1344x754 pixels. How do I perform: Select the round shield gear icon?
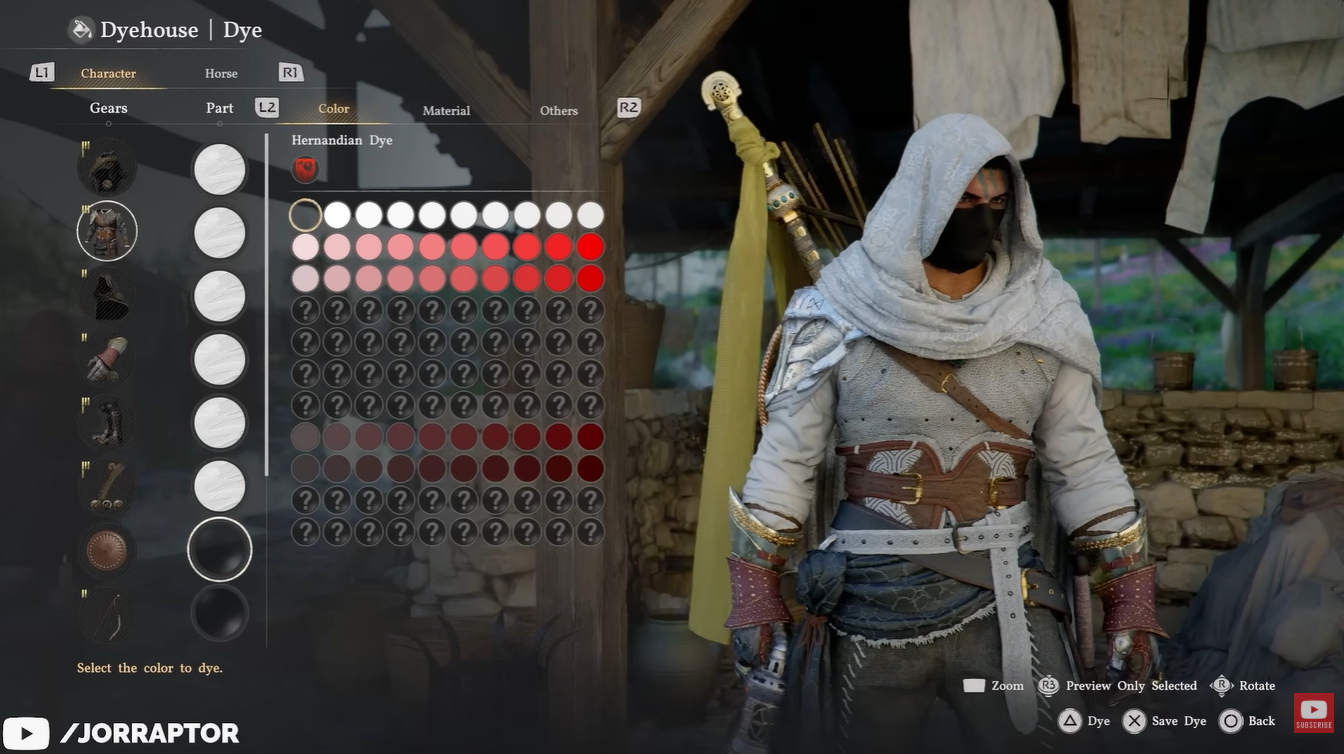107,551
